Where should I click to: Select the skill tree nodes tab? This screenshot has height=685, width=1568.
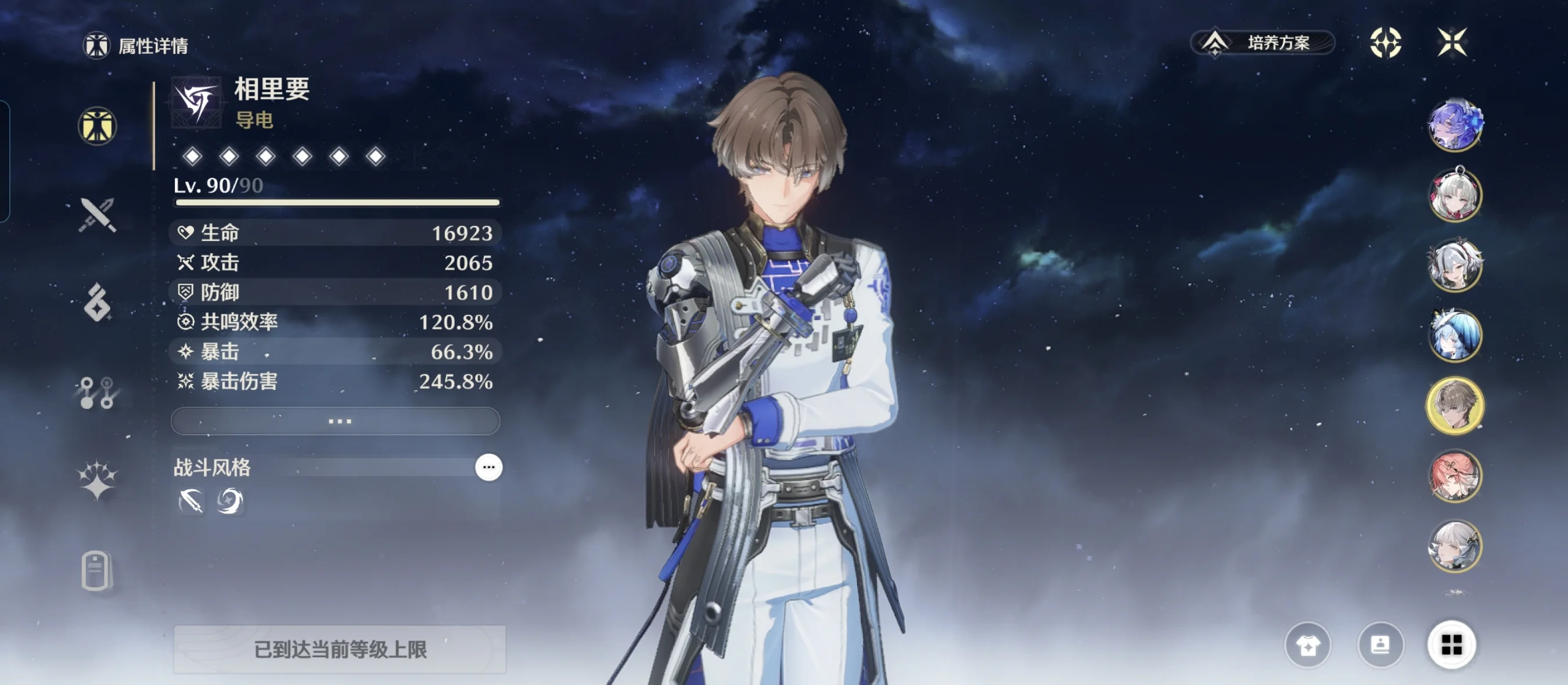tap(98, 393)
